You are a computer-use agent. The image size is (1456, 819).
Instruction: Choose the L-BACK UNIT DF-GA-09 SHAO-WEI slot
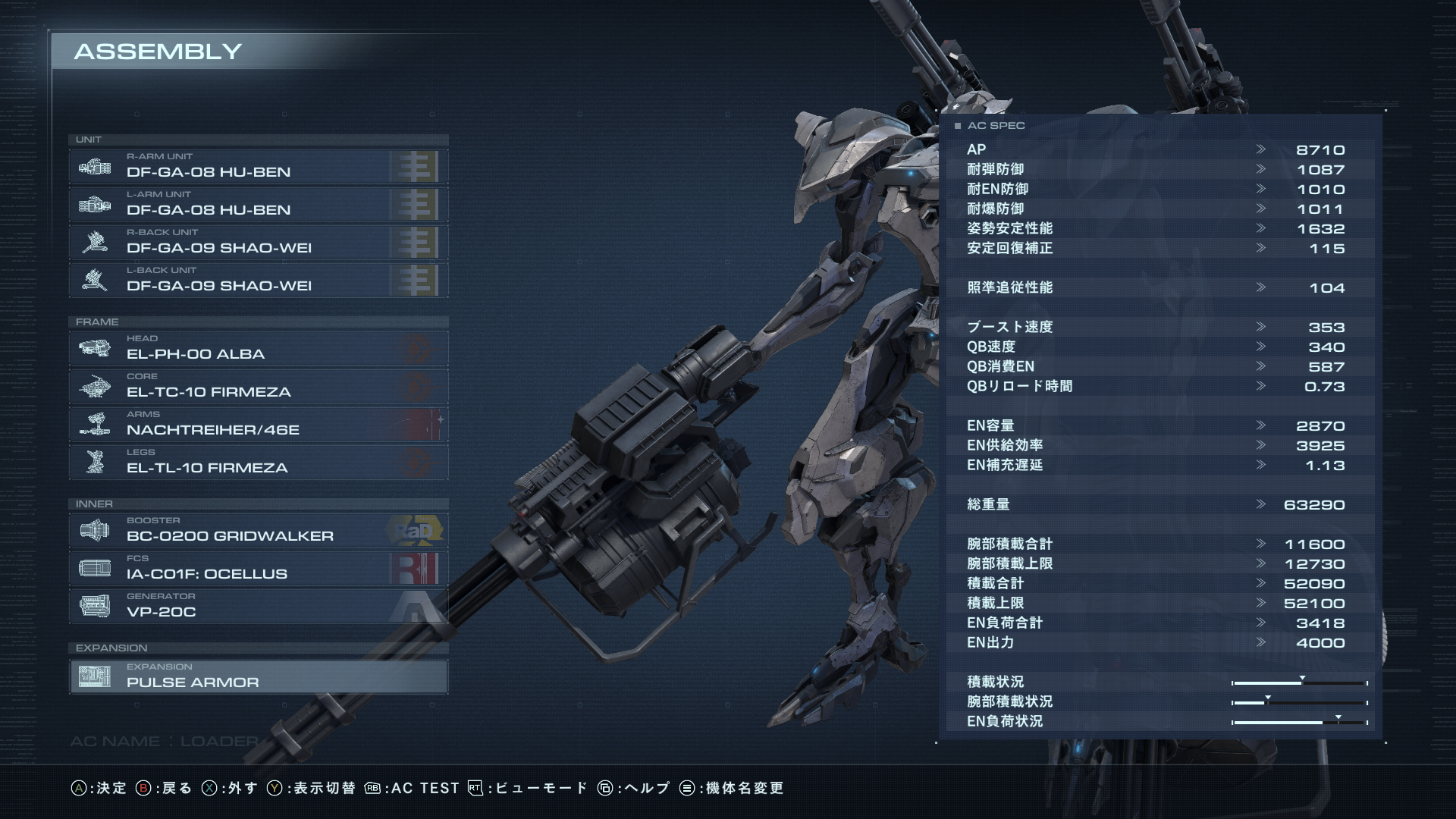[x=258, y=280]
